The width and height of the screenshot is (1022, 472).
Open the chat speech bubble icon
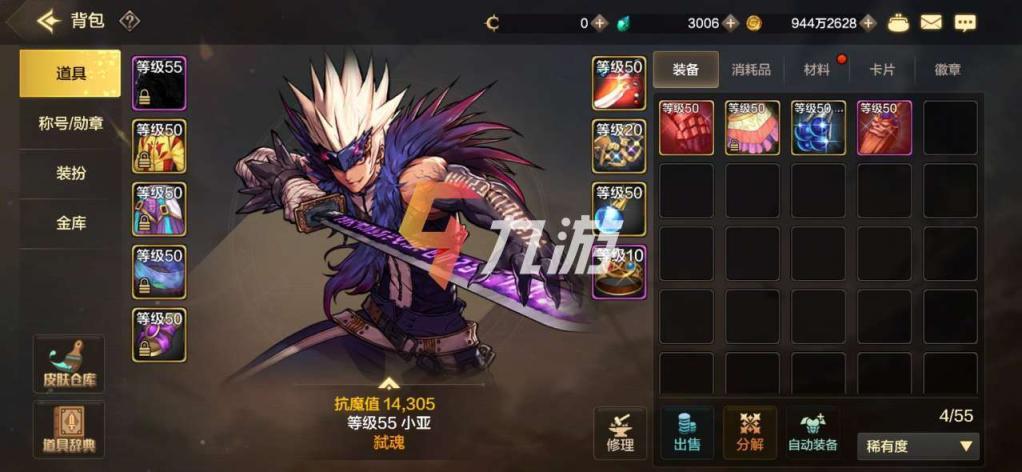coord(965,22)
